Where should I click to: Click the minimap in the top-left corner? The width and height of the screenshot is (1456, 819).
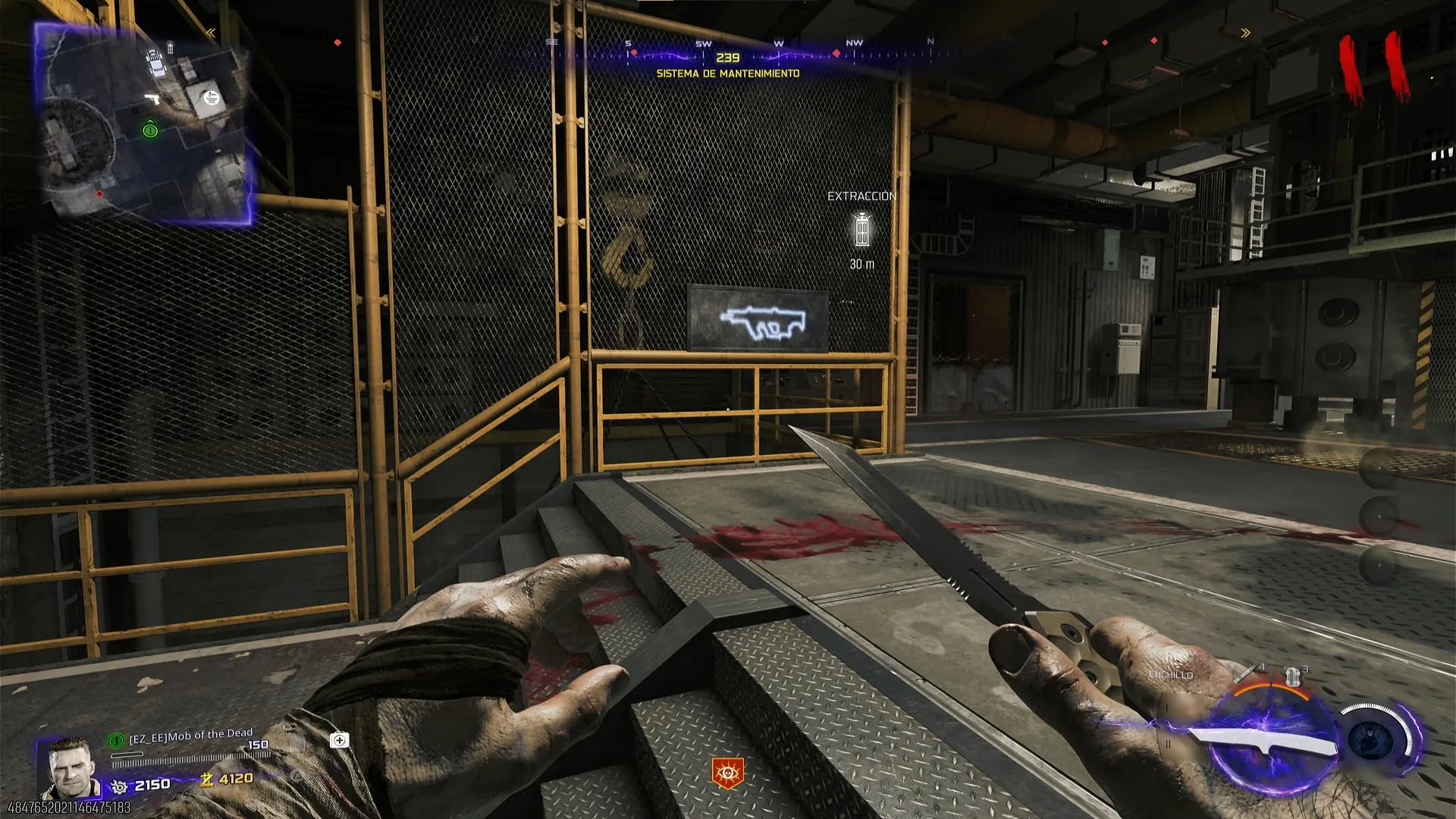point(144,123)
